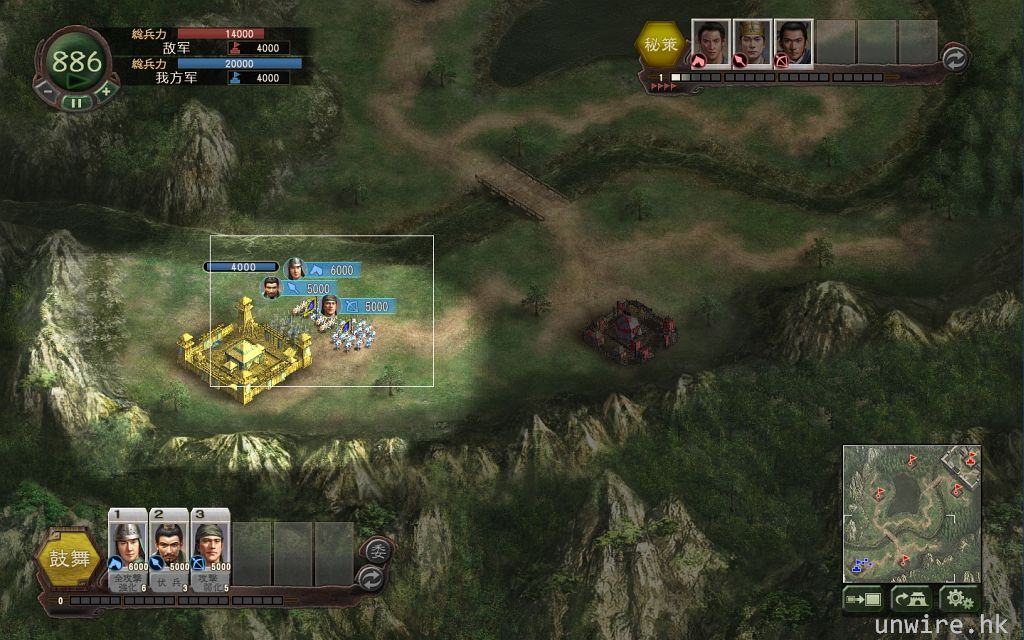Cycle the player officer cards with the arrows button
Image resolution: width=1024 pixels, height=640 pixels.
tap(370, 577)
